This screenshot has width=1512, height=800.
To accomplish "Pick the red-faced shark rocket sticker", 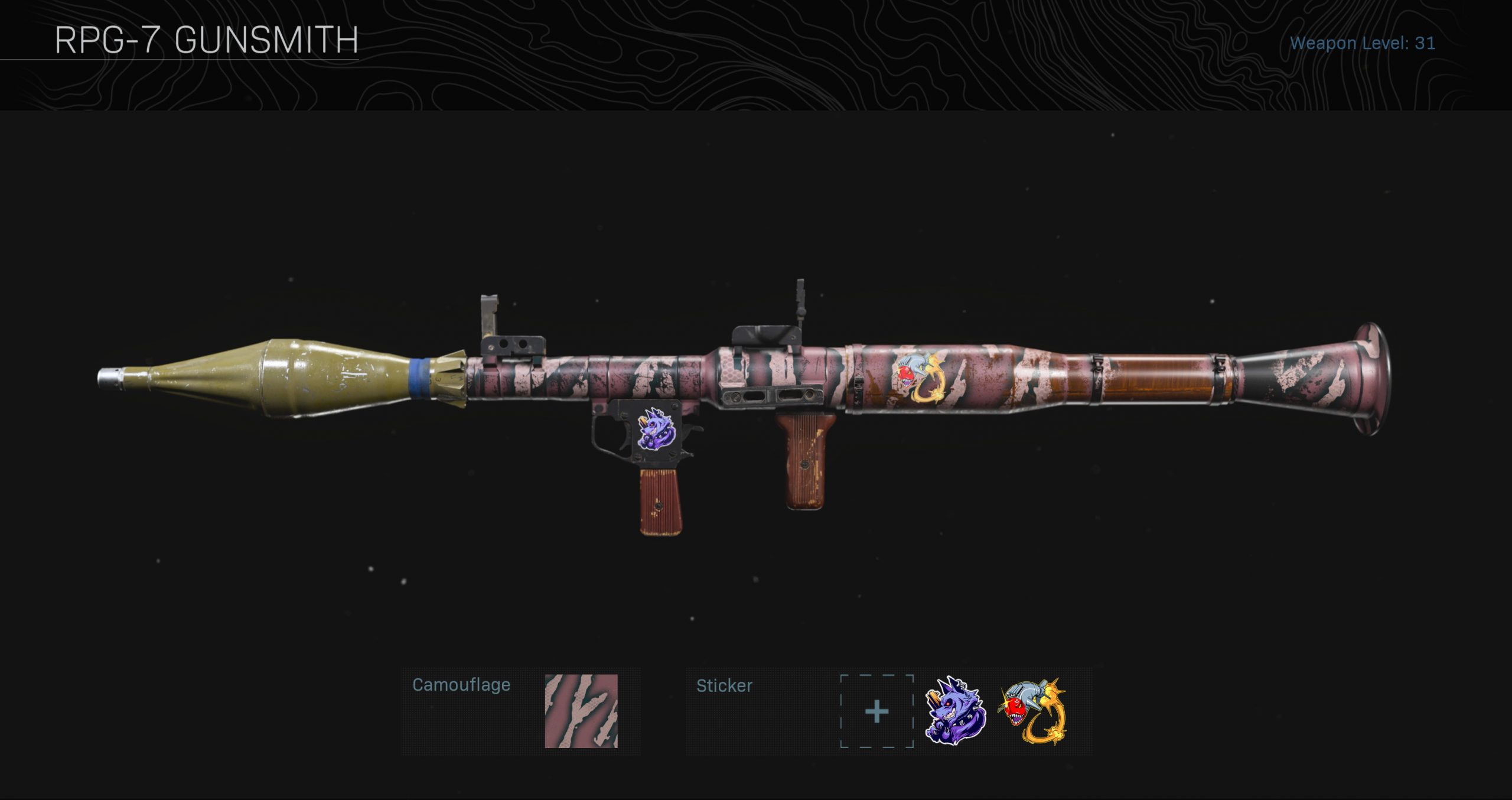I will coord(1034,711).
